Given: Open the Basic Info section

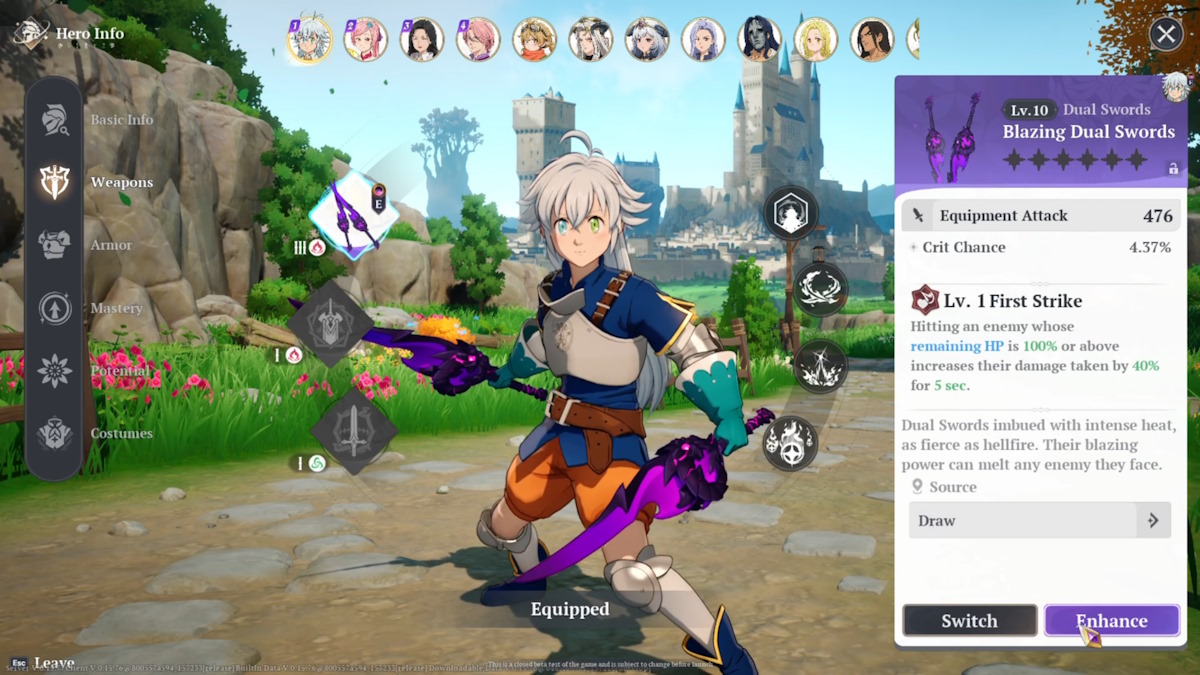Looking at the screenshot, I should (x=55, y=120).
